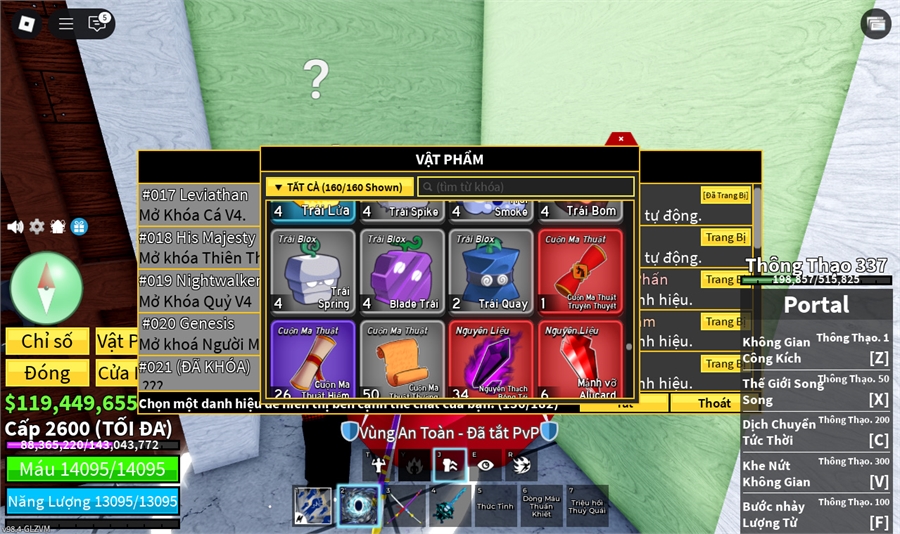Click the Đóng button

coord(47,373)
